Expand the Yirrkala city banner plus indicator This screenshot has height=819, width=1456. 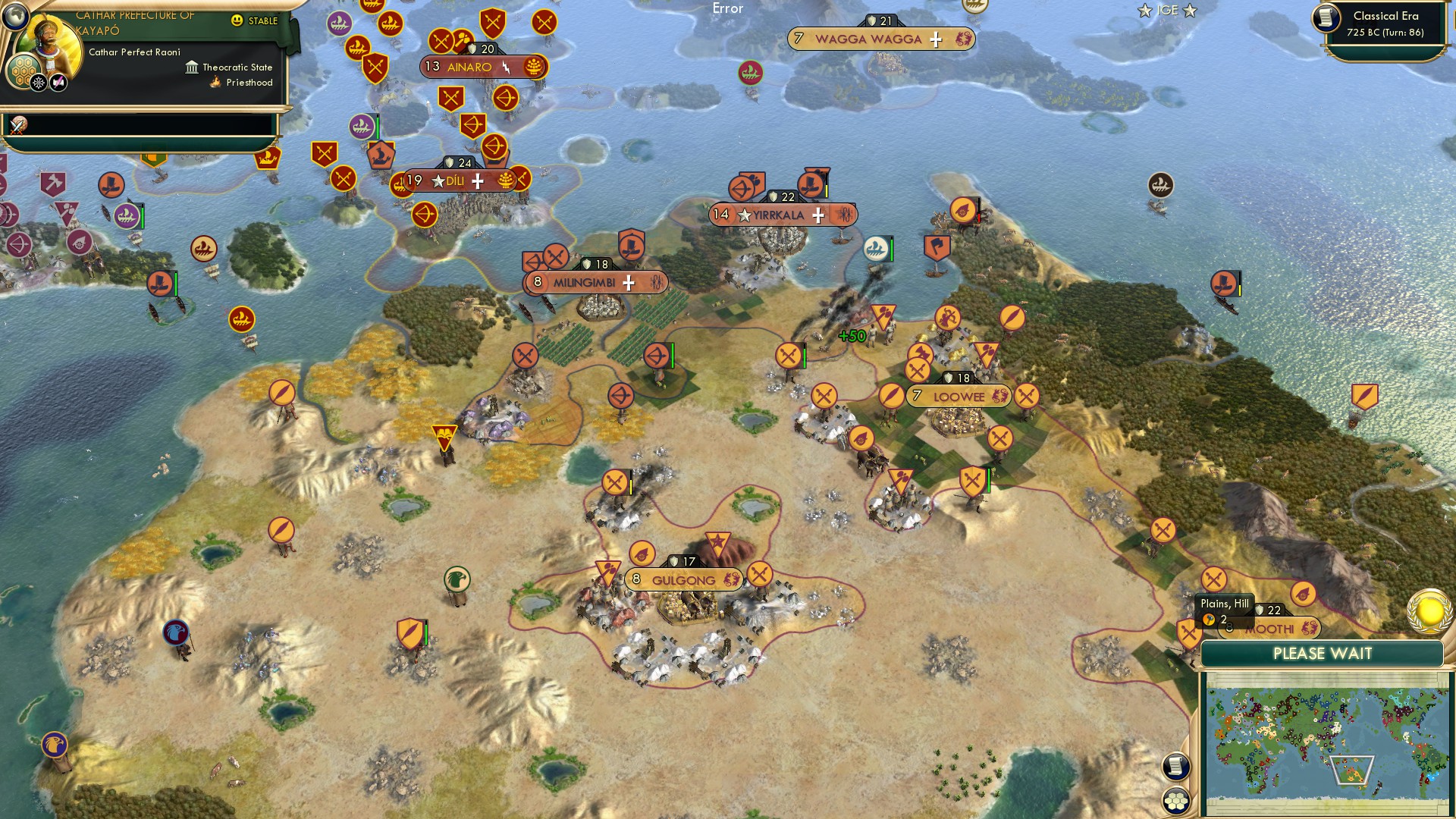click(817, 215)
